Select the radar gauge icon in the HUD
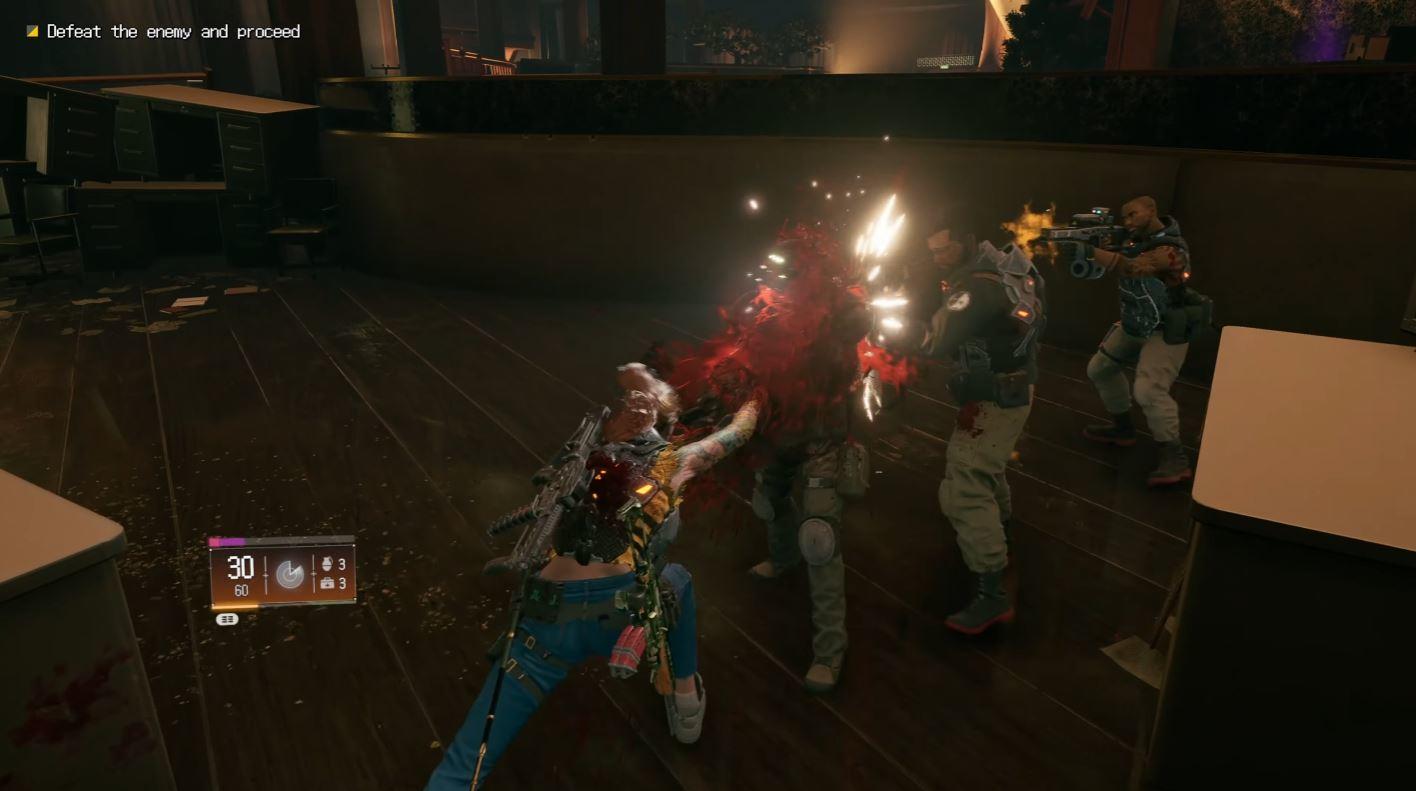This screenshot has height=791, width=1416. coord(290,572)
